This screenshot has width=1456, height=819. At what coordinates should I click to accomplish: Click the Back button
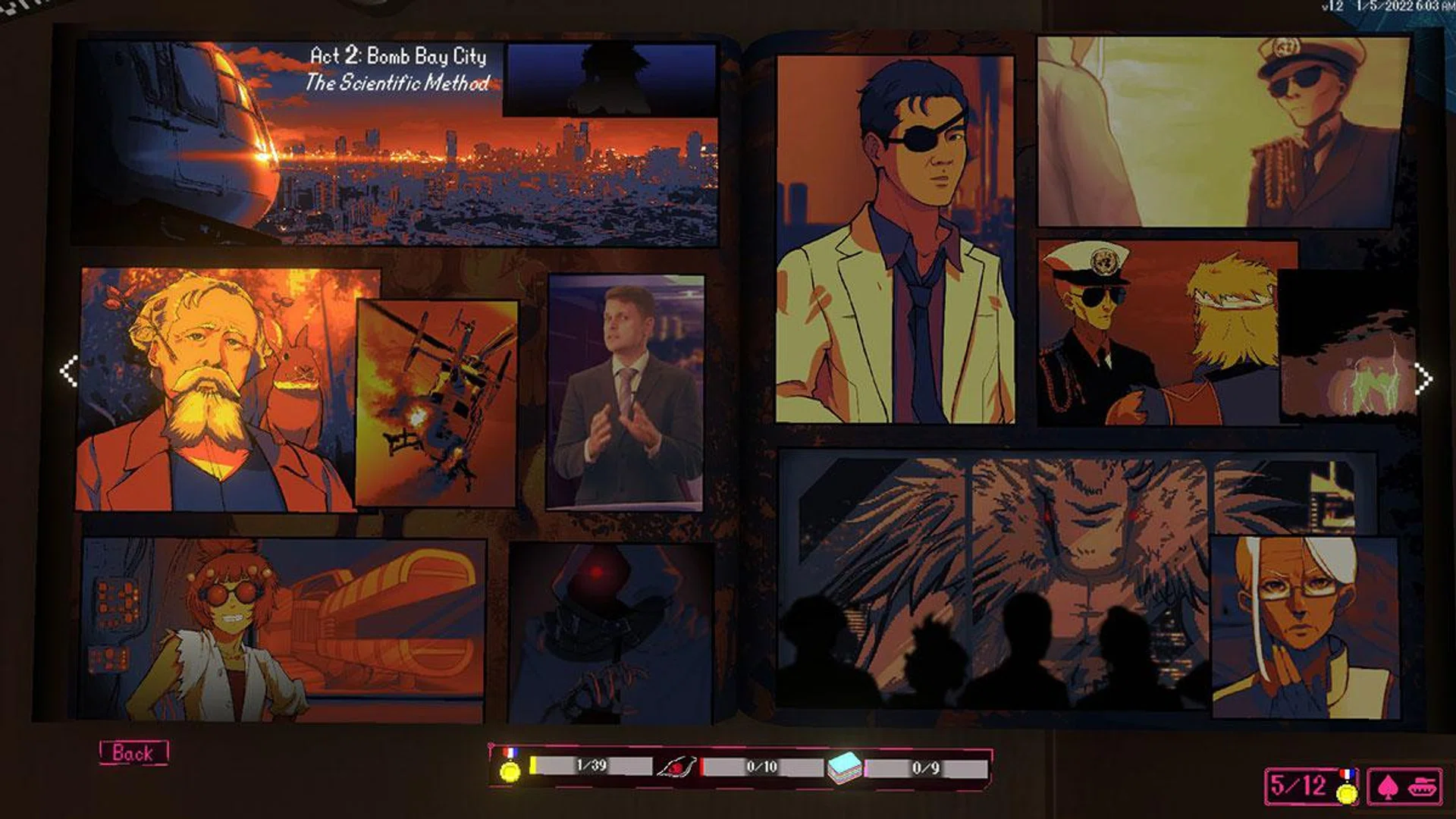pyautogui.click(x=133, y=753)
